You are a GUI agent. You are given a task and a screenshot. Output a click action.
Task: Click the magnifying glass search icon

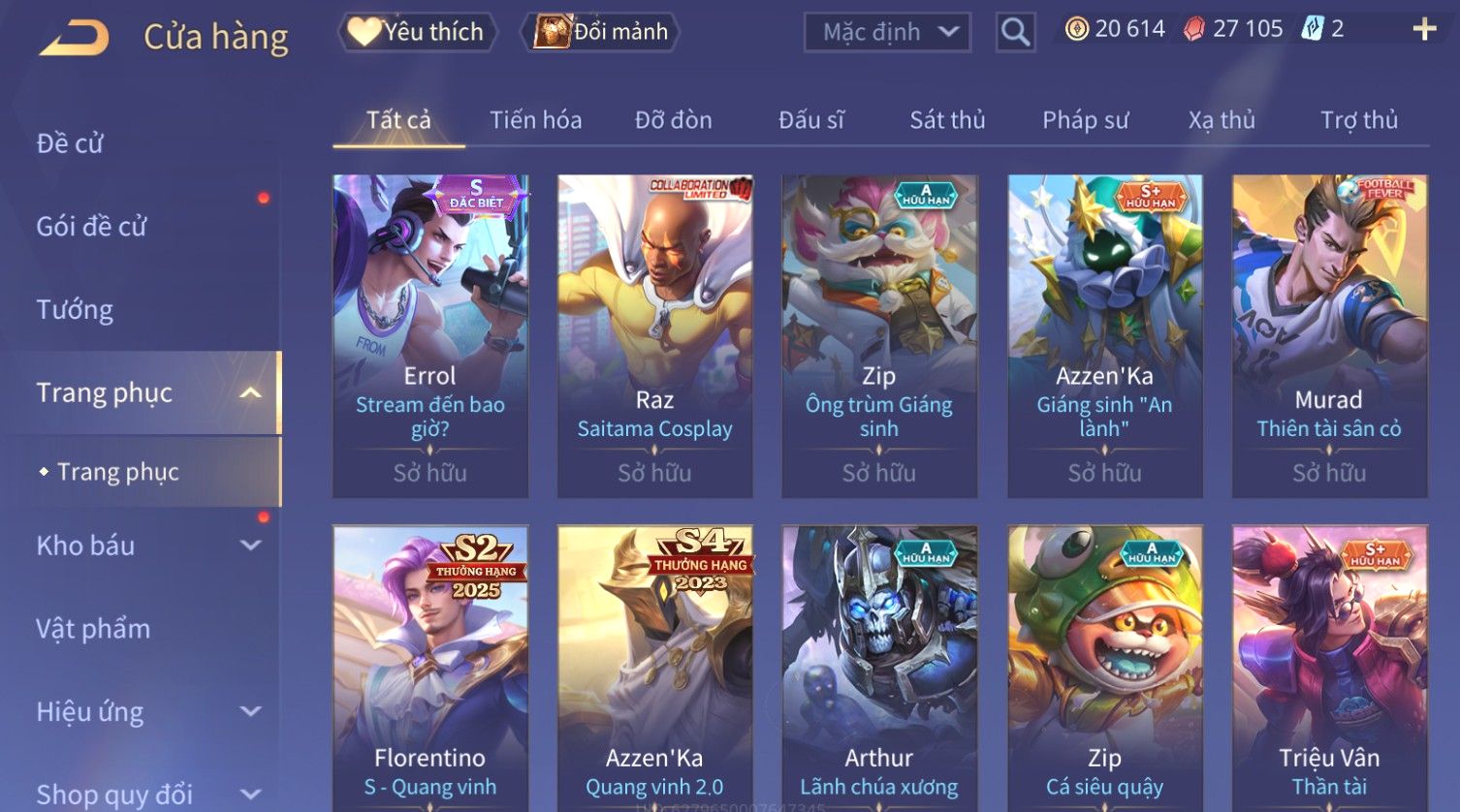click(x=1015, y=32)
